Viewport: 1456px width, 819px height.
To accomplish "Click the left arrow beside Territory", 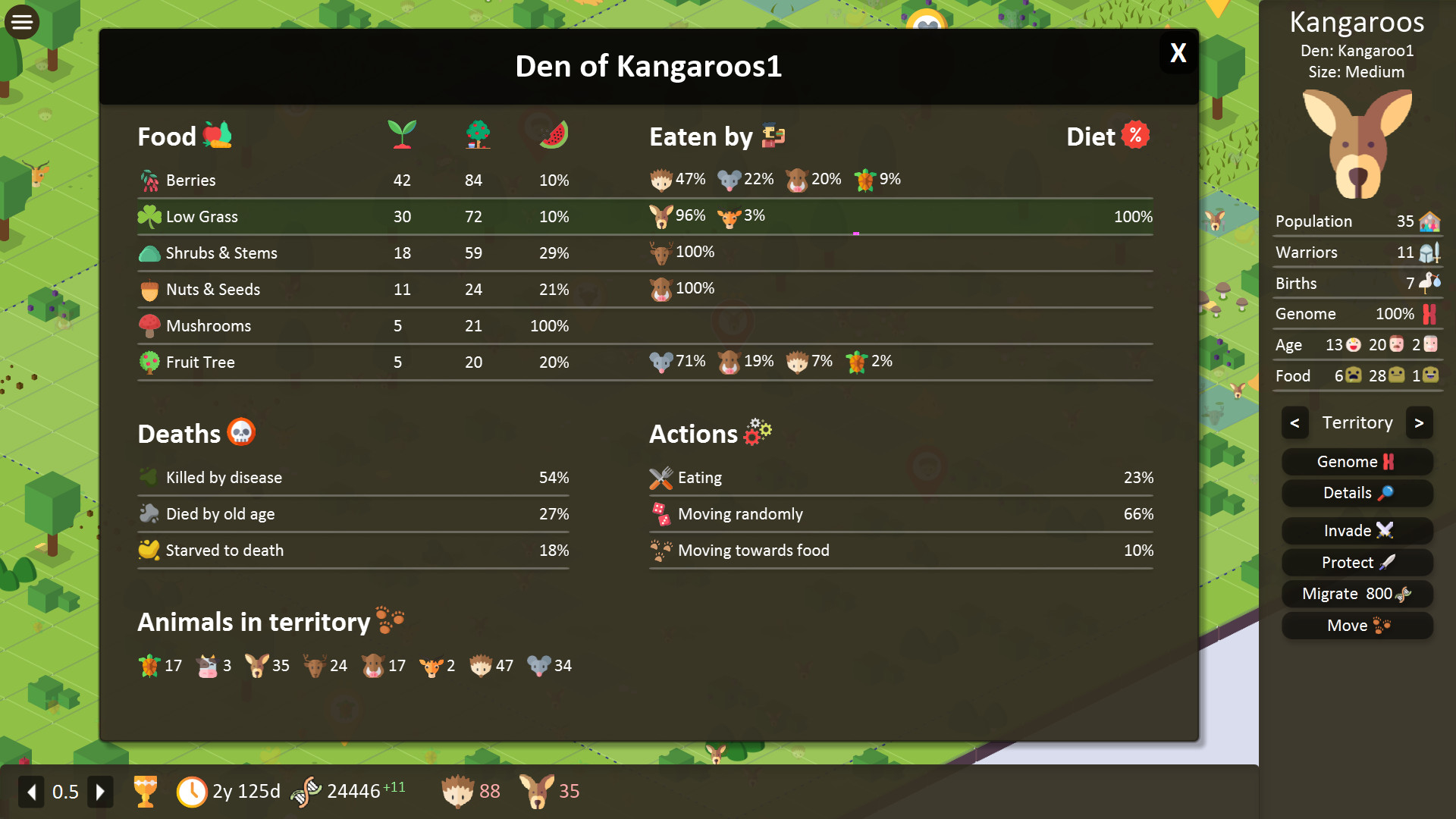I will [1295, 422].
